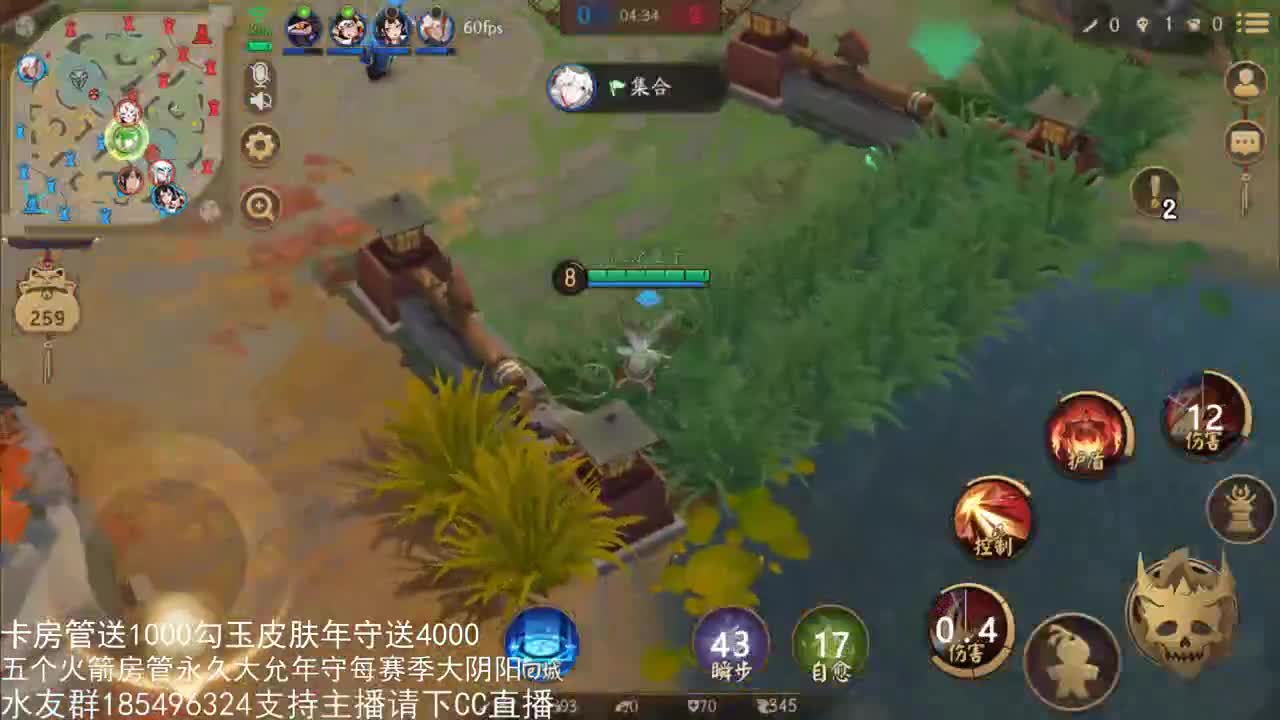Cast the 护盾 shield skill
1280x720 pixels.
1090,437
